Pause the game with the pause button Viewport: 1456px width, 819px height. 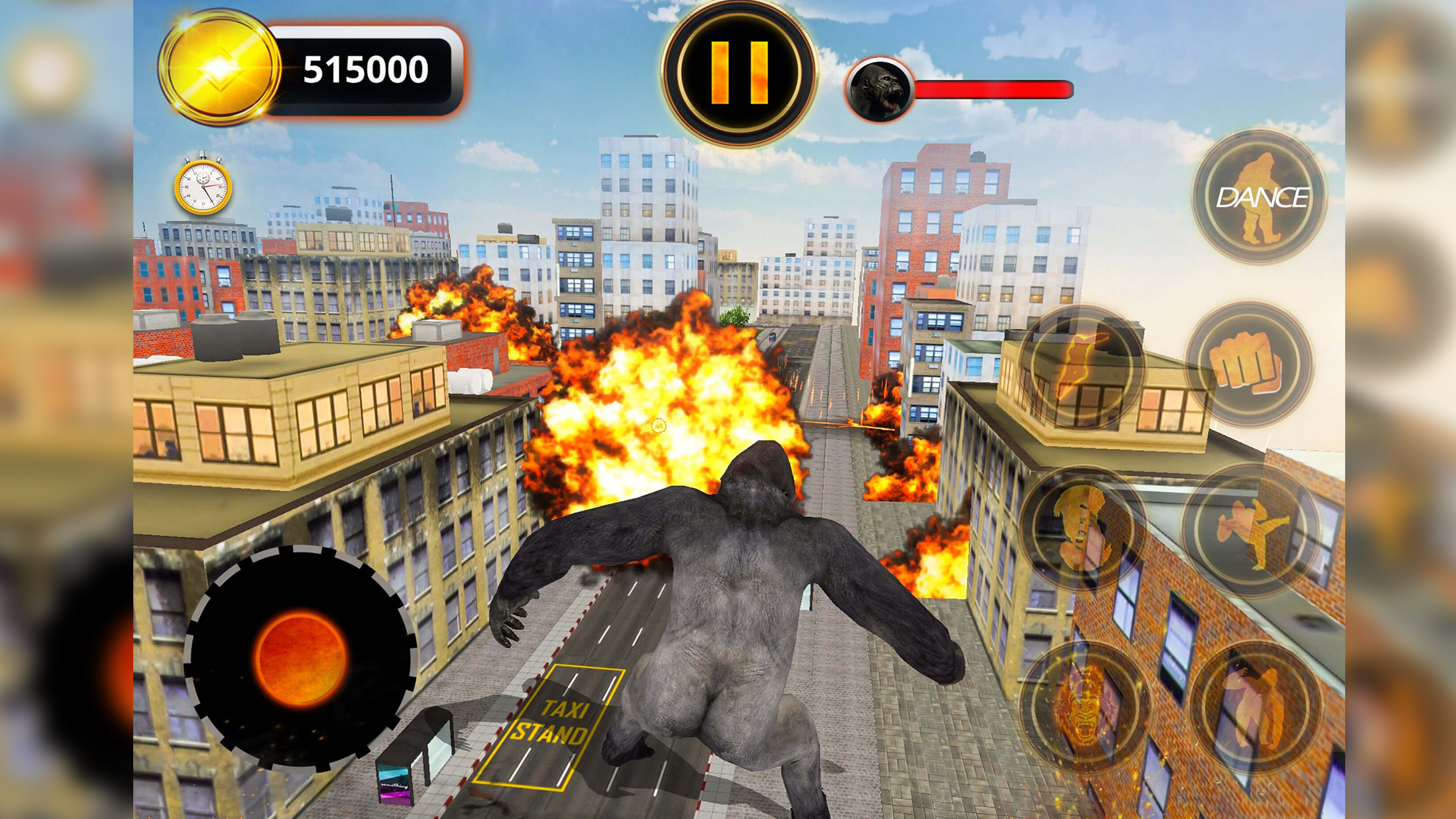(739, 72)
